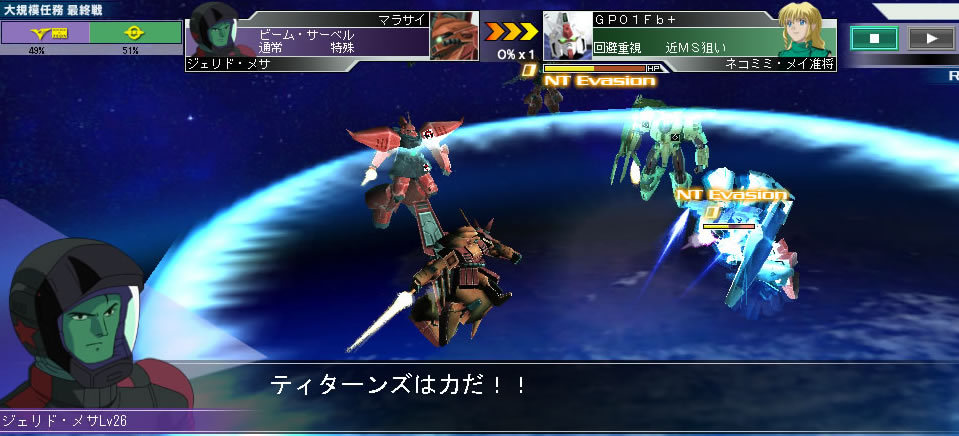959x436 pixels.
Task: Click the blonde pilot portrait in header
Action: click(x=808, y=32)
